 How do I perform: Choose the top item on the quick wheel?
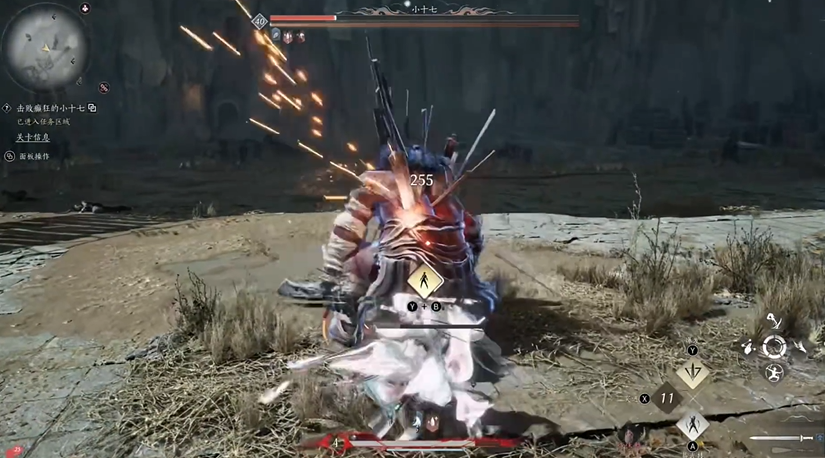click(774, 322)
